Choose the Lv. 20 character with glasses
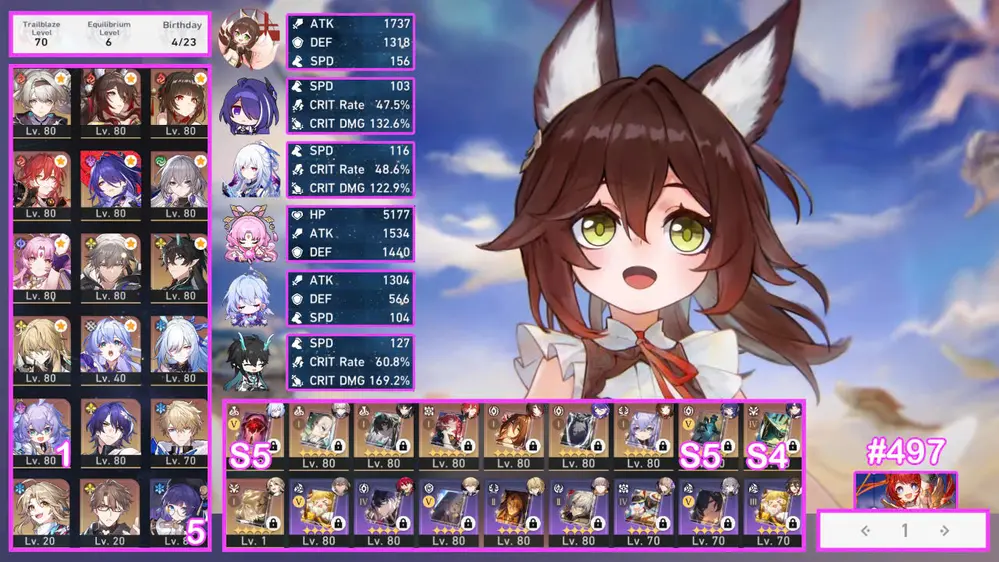The width and height of the screenshot is (999, 562). coord(110,510)
